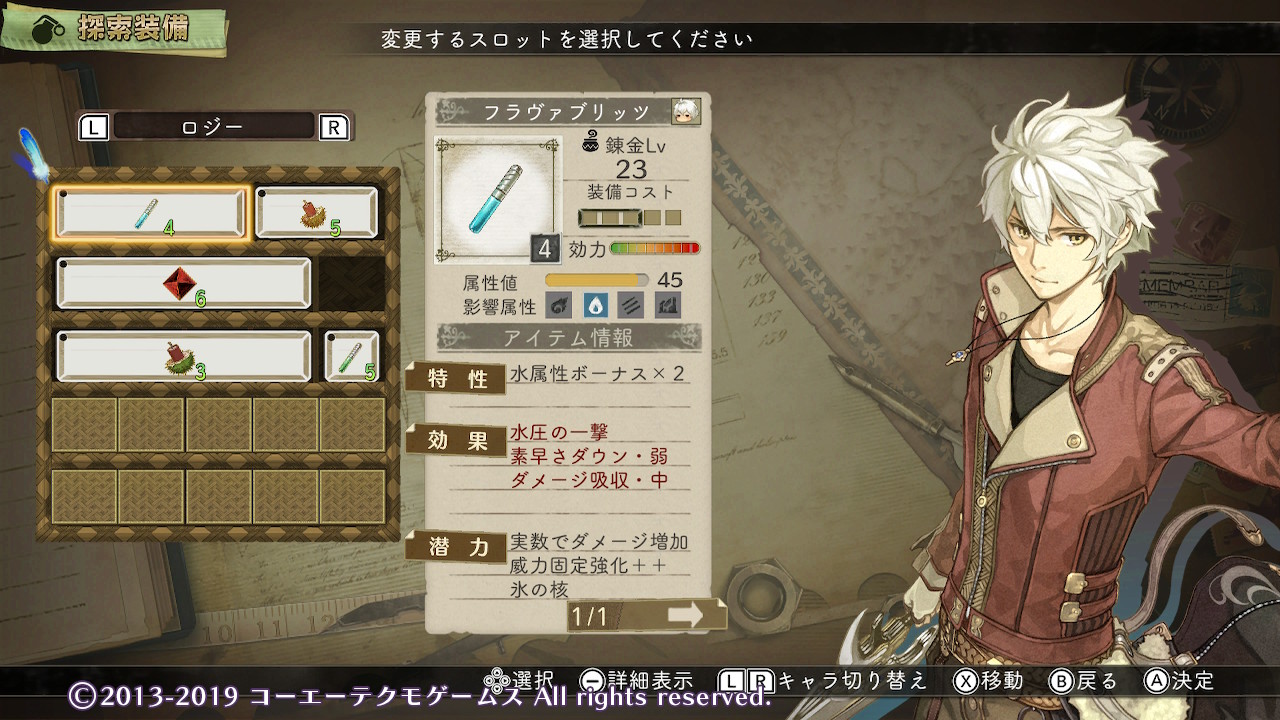Select the green tube slot
This screenshot has height=720, width=1280.
point(352,357)
